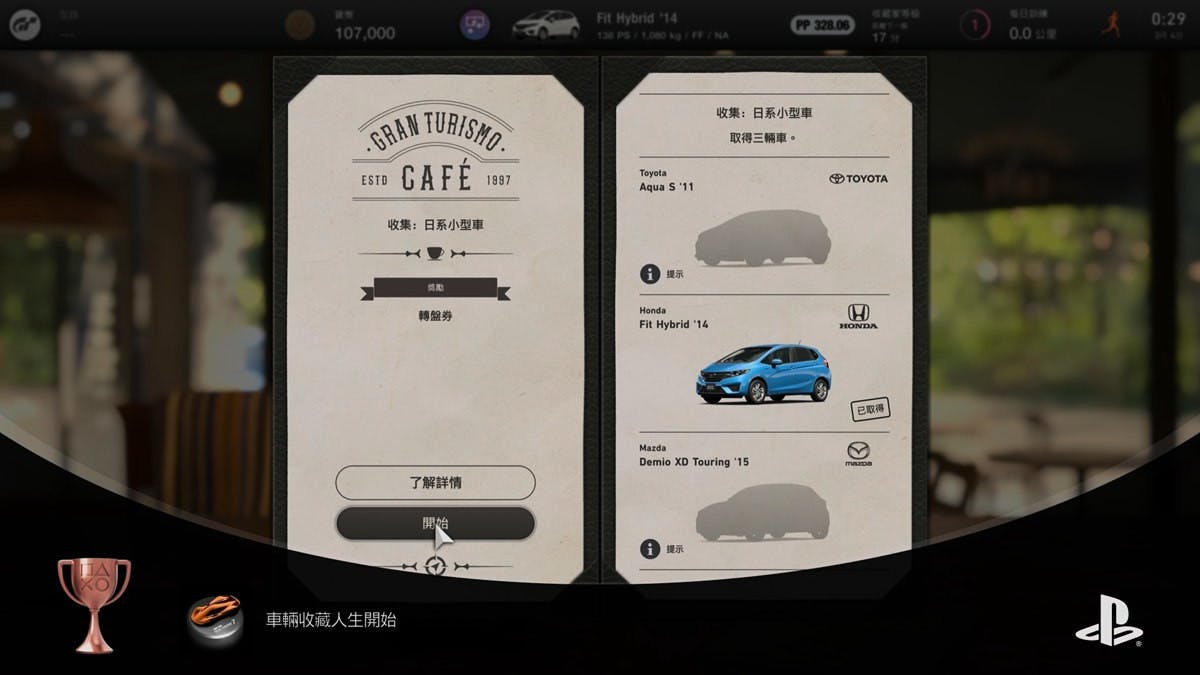Select the blue Honda Fit Hybrid car
This screenshot has width=1200, height=675.
coord(763,373)
